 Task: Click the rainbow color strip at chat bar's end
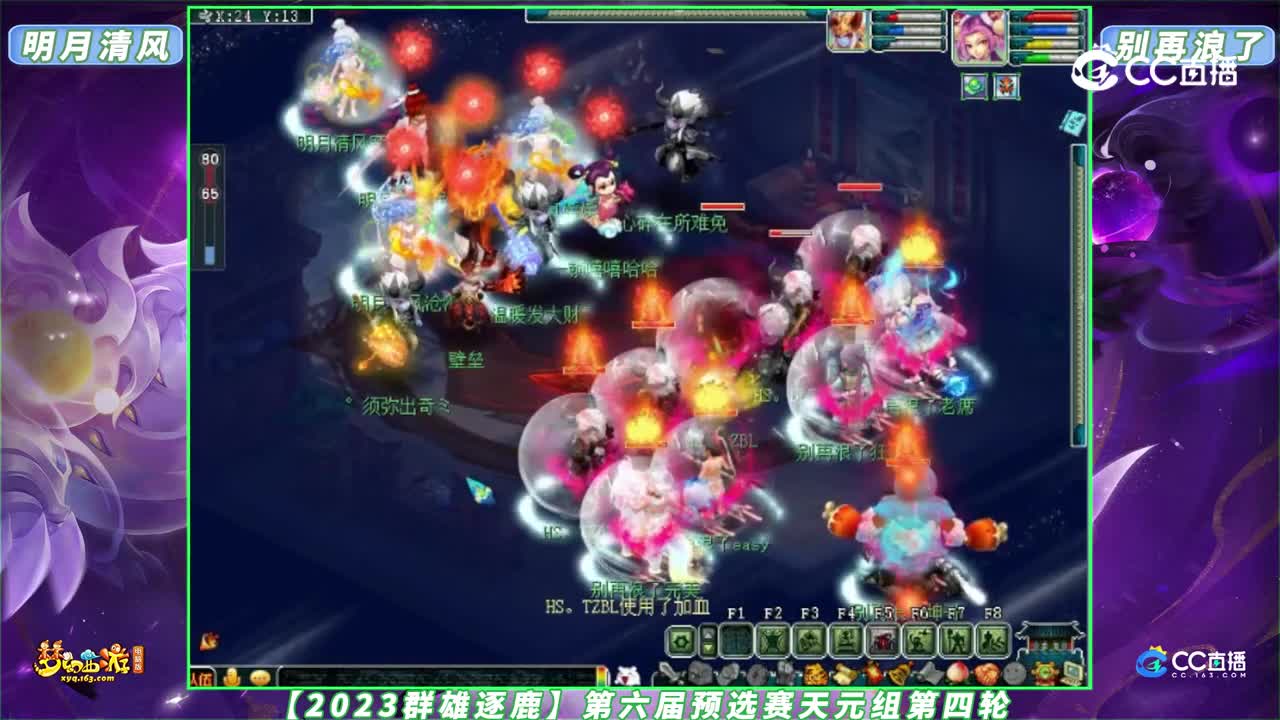pos(604,676)
